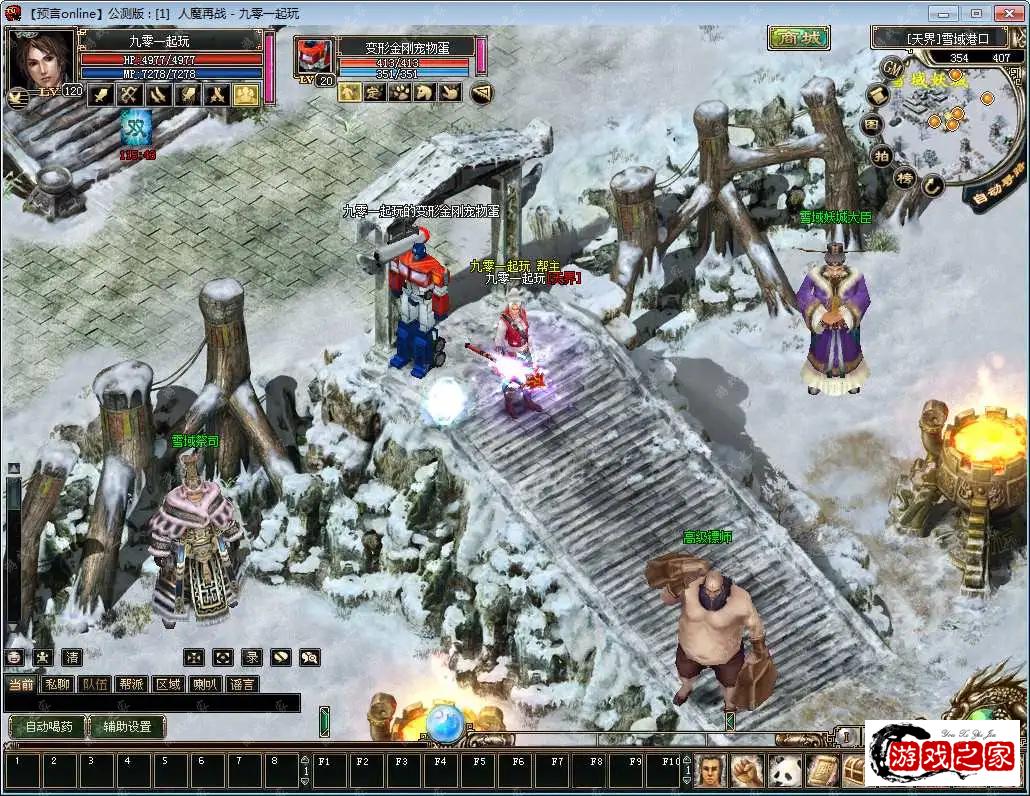Switch to the 区域 area chat tab
The height and width of the screenshot is (796, 1030).
[168, 684]
